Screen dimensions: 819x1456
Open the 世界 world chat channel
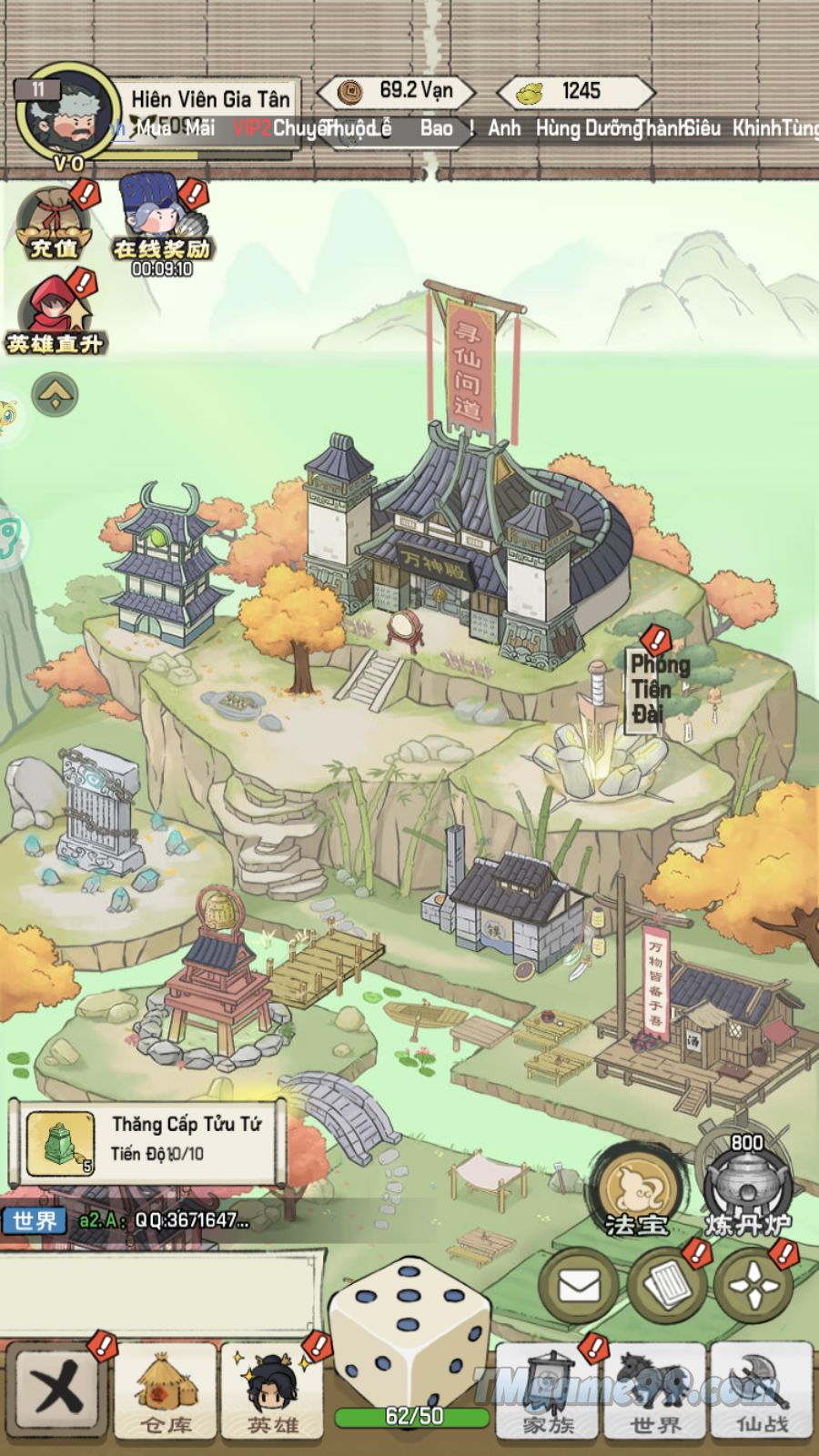35,1220
